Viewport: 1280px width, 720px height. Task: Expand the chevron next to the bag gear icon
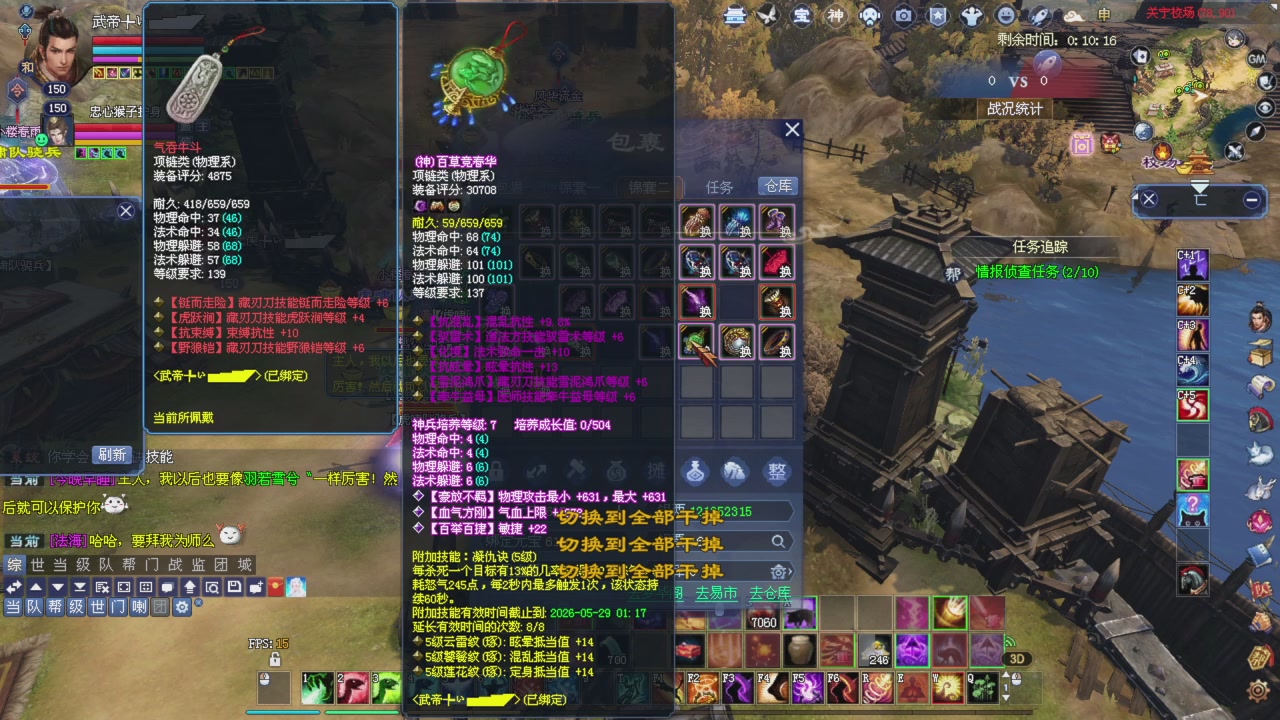[x=790, y=570]
